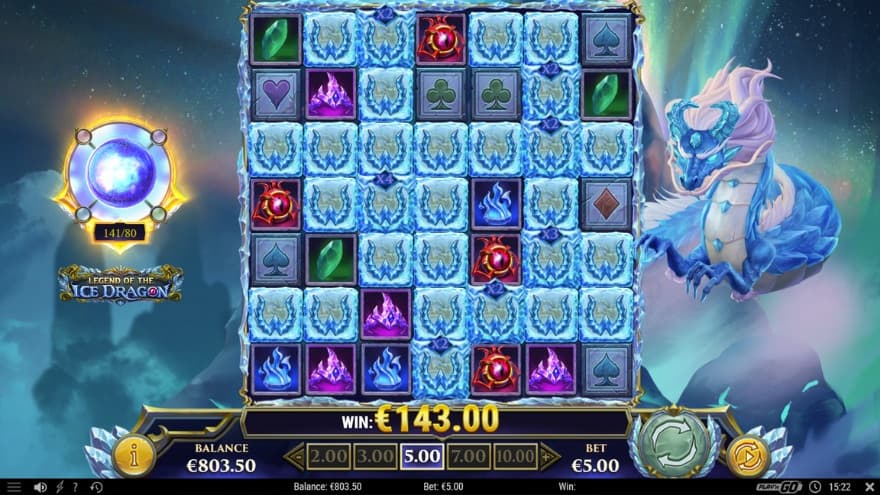Screen dimensions: 880x495
Task: Set the bet to 7.00
Action: click(469, 457)
